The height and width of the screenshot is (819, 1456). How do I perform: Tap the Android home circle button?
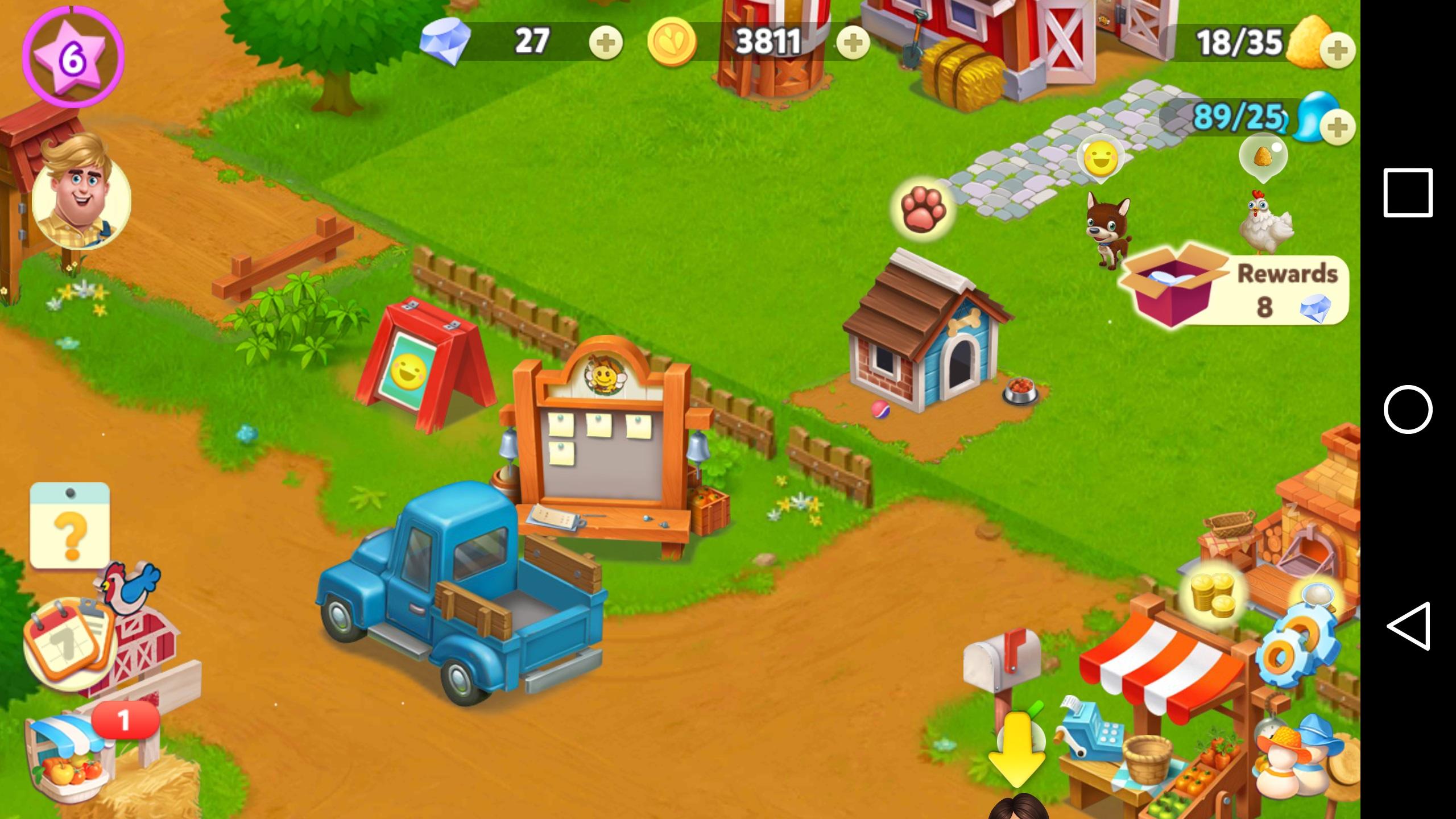[x=1408, y=409]
